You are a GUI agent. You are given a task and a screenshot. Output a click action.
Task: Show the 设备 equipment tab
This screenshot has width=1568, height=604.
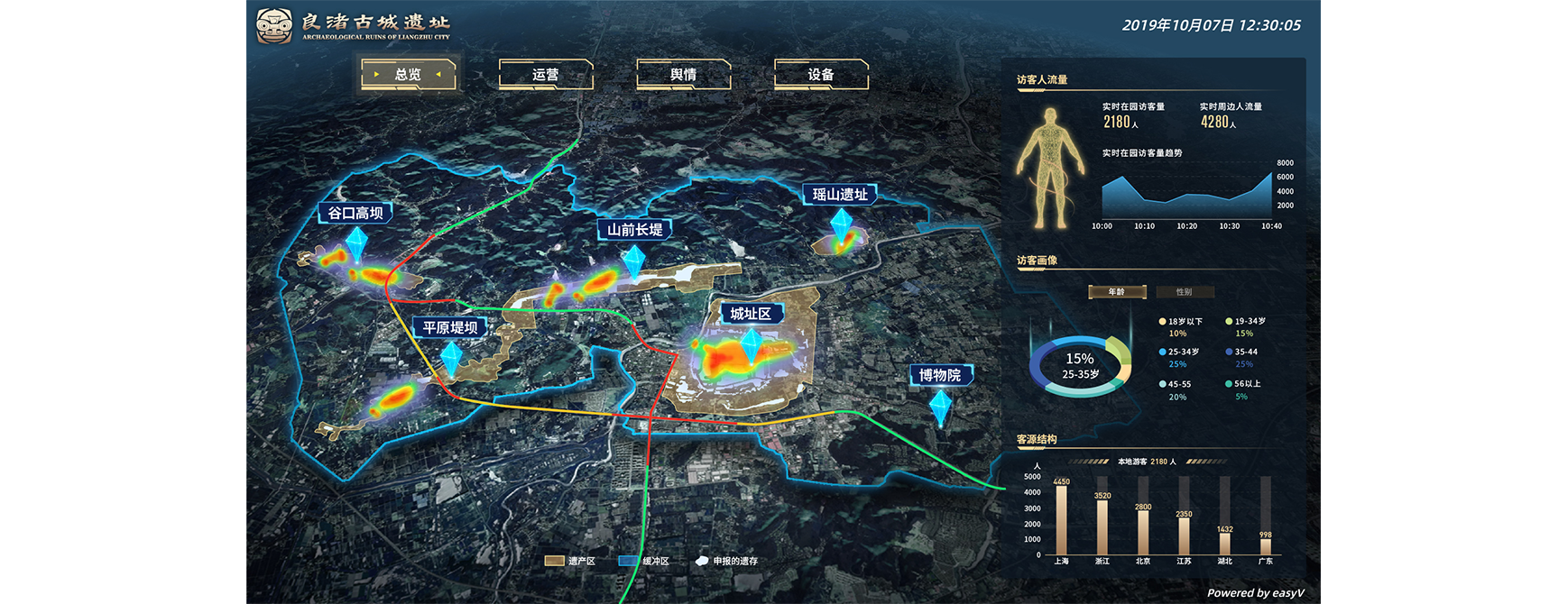point(820,75)
